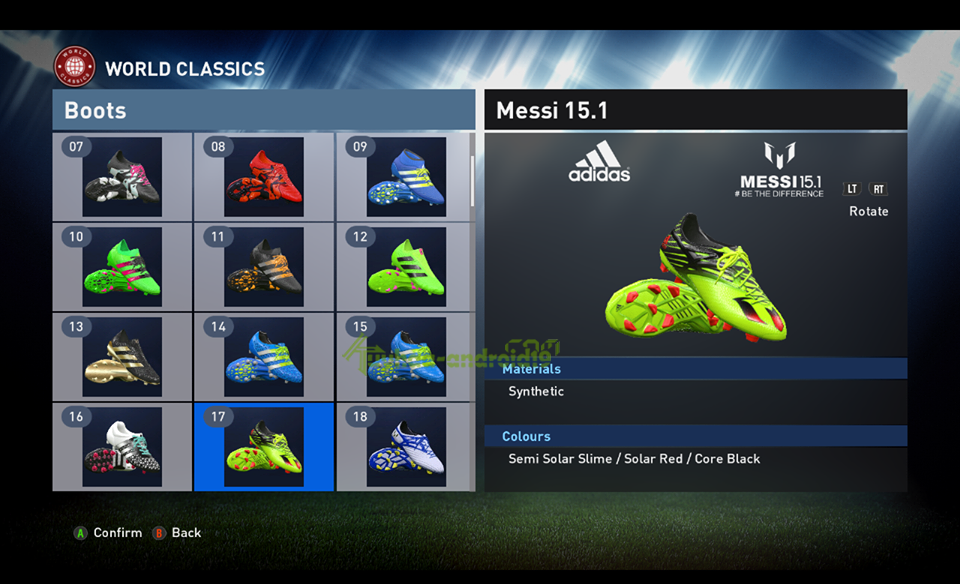
Task: Choose the red boot 08
Action: point(264,177)
